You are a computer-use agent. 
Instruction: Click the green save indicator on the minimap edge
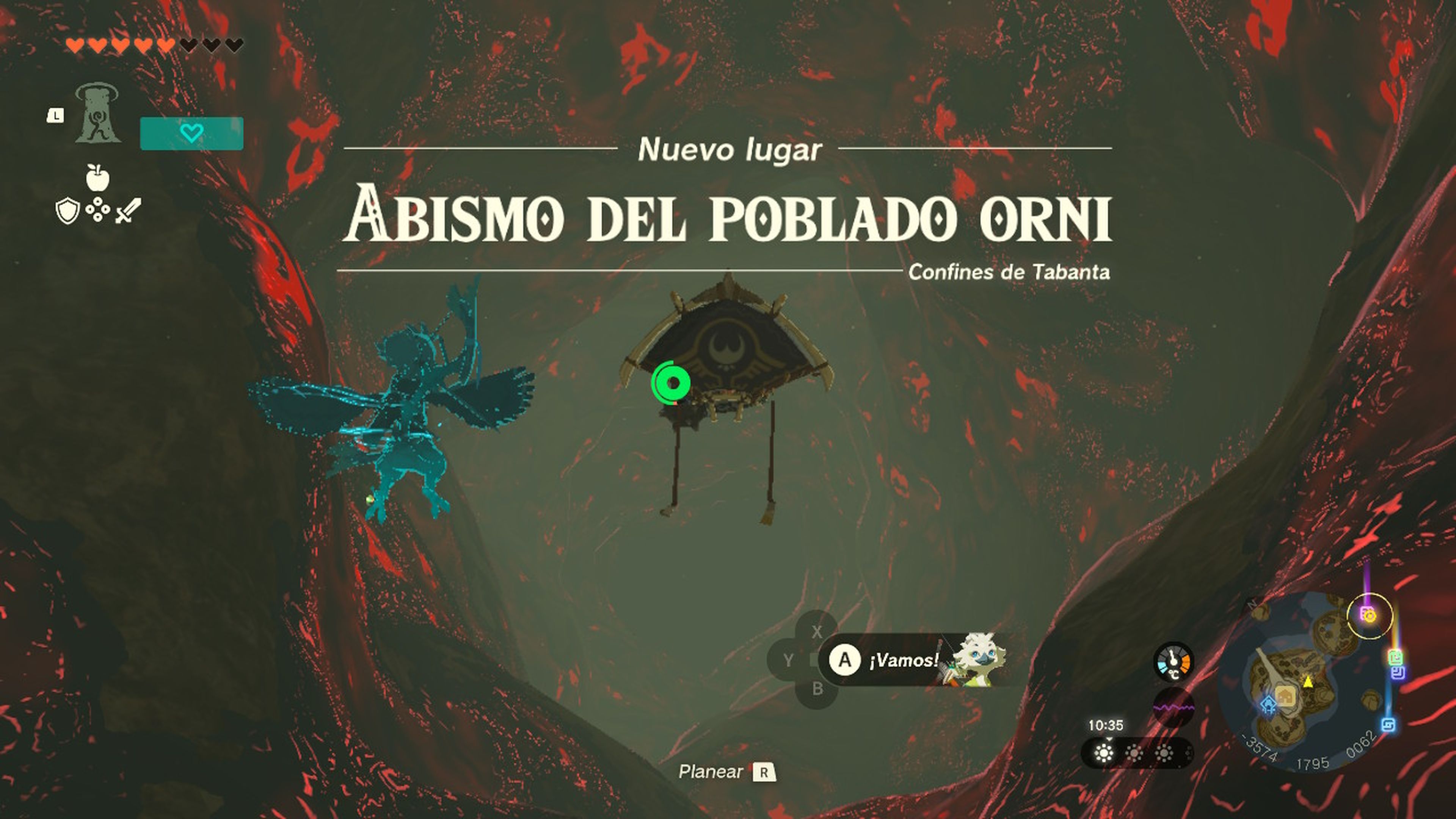pyautogui.click(x=1396, y=657)
